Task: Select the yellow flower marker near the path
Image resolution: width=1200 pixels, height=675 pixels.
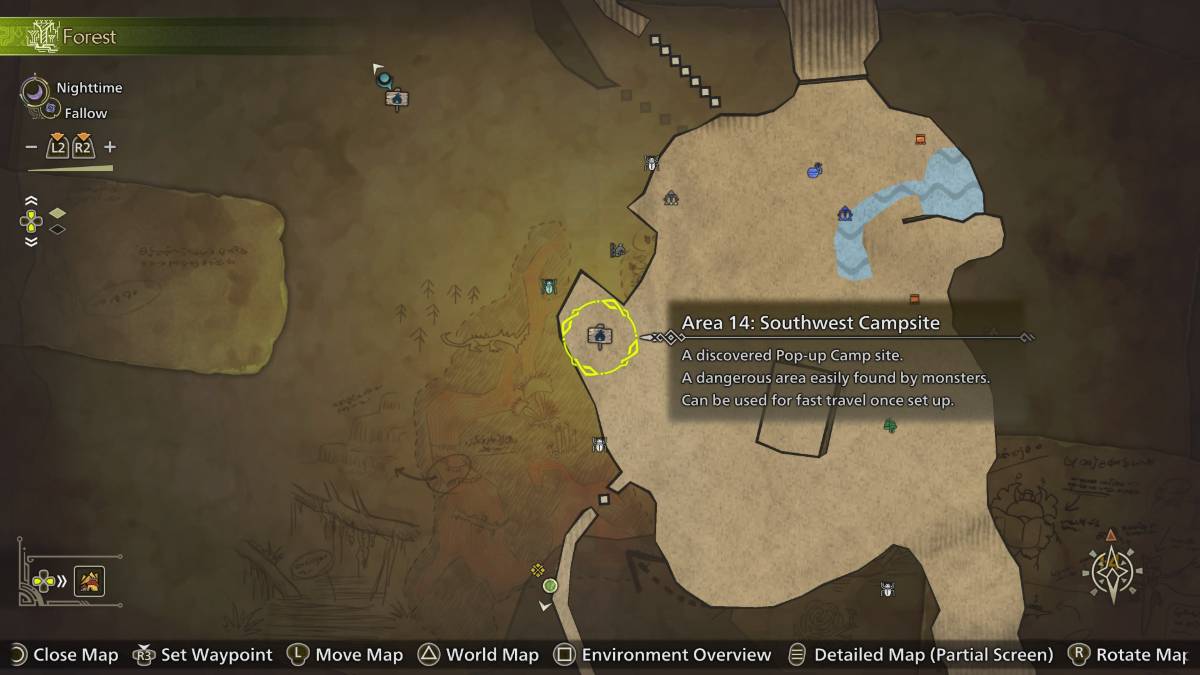Action: point(538,570)
